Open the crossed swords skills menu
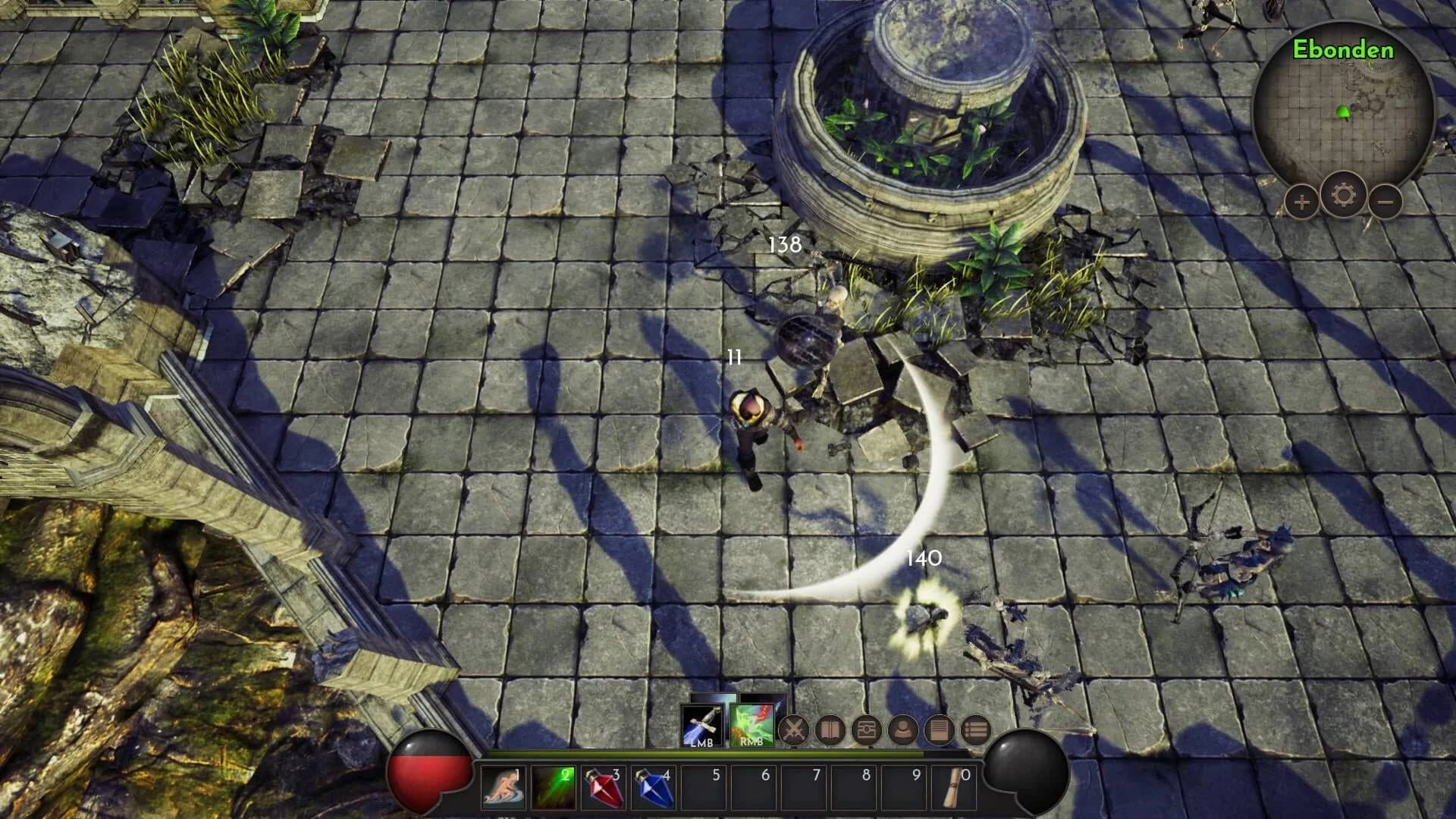The height and width of the screenshot is (819, 1456). click(x=795, y=730)
